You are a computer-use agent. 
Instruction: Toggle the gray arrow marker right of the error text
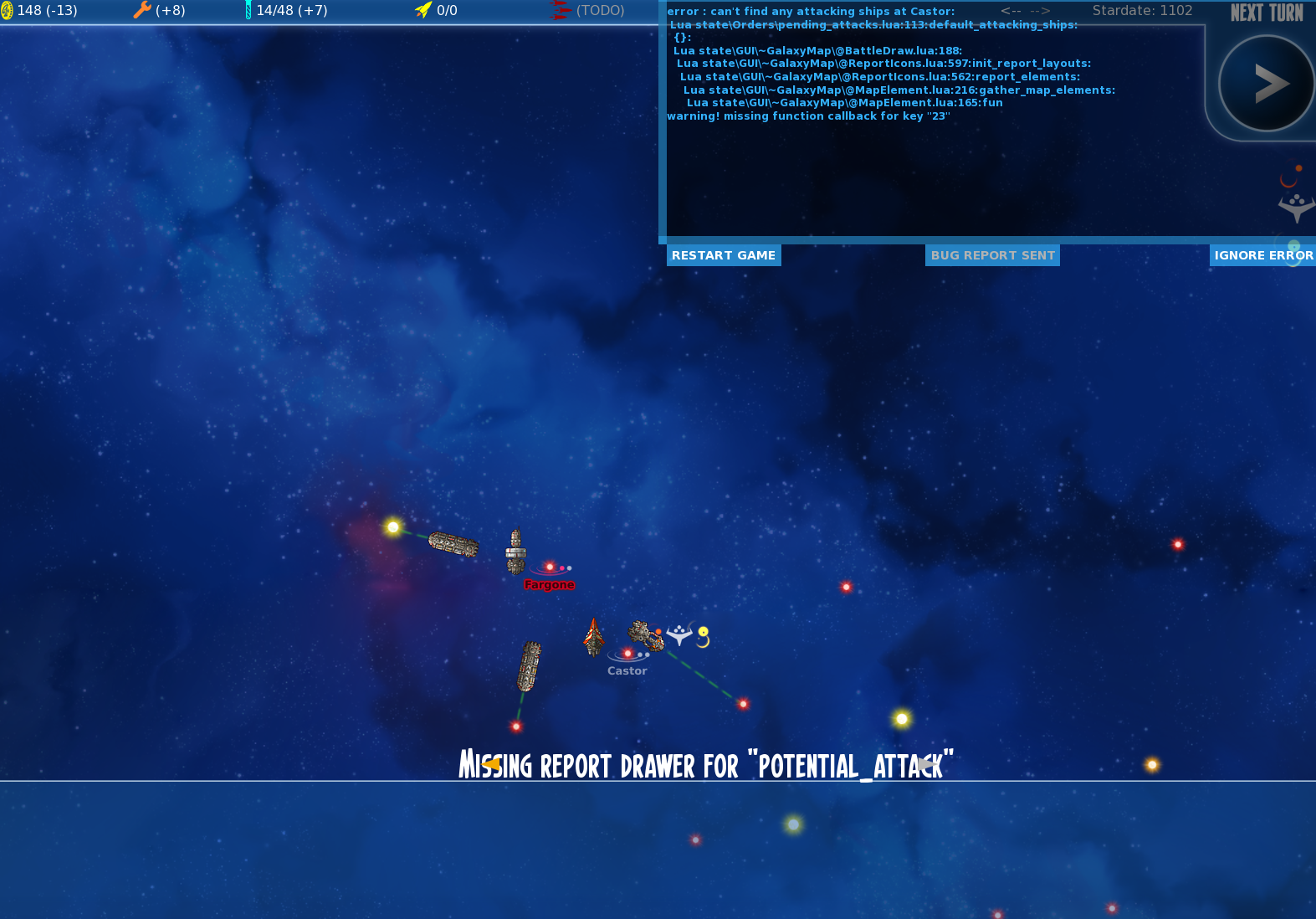click(929, 764)
